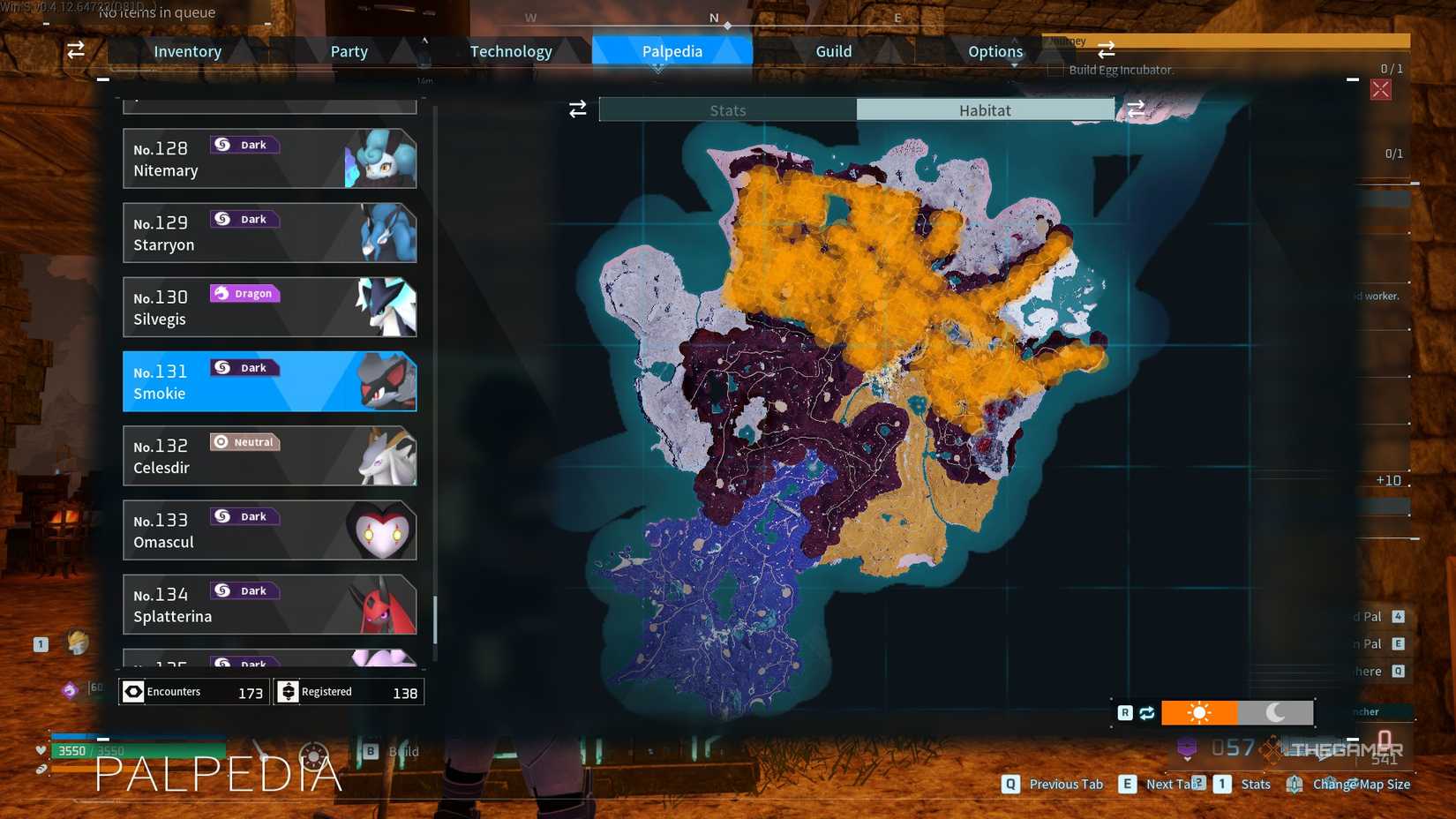This screenshot has height=819, width=1456.
Task: Switch to the Guild tab
Action: (832, 50)
